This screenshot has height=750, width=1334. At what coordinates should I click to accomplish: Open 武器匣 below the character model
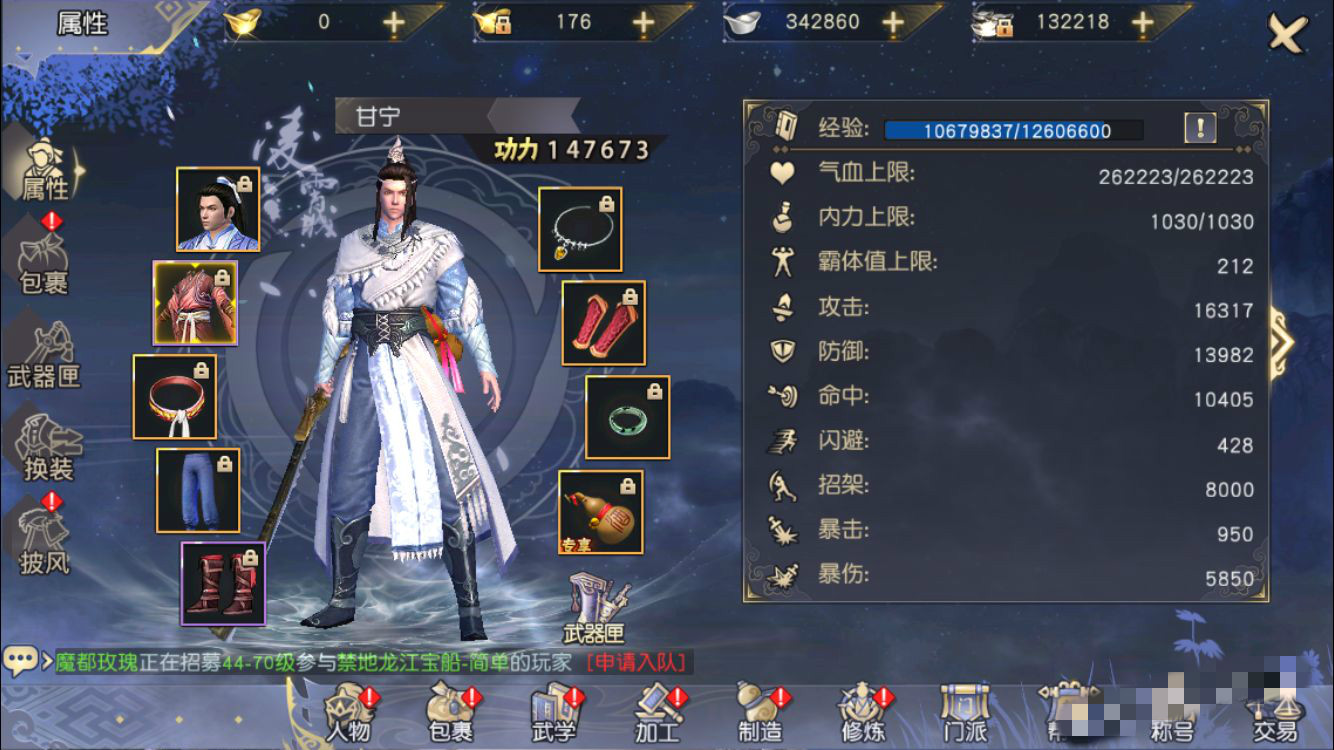[x=594, y=609]
